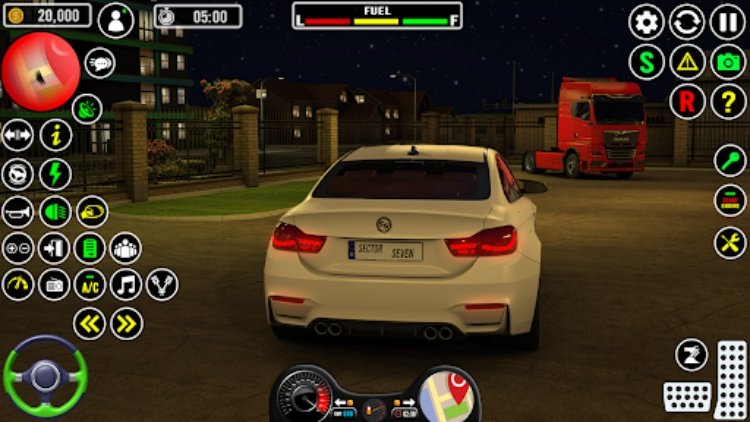Pause the game

[728, 21]
